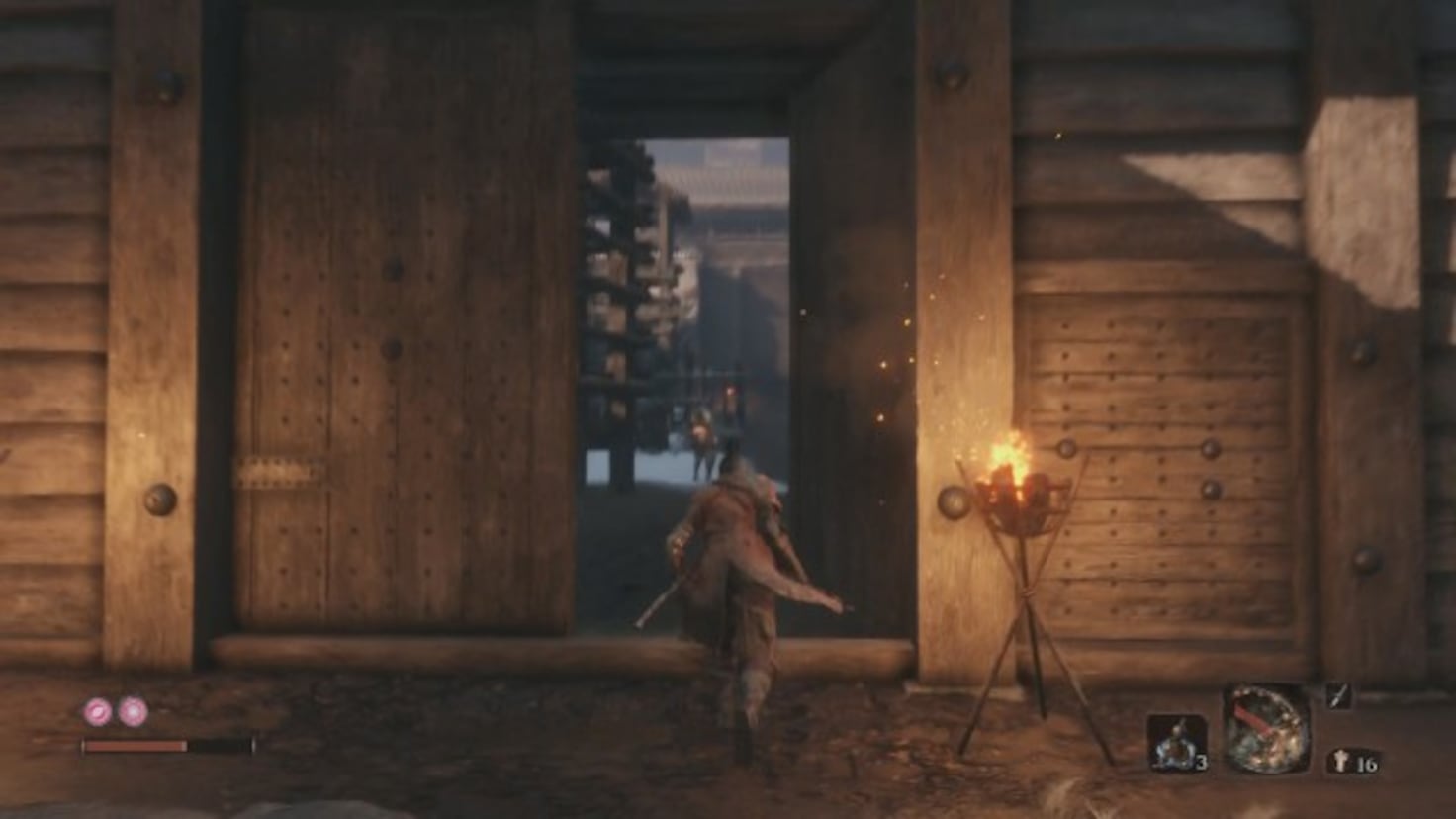Click the left pink resurrection orb
The image size is (1456, 819).
click(96, 710)
